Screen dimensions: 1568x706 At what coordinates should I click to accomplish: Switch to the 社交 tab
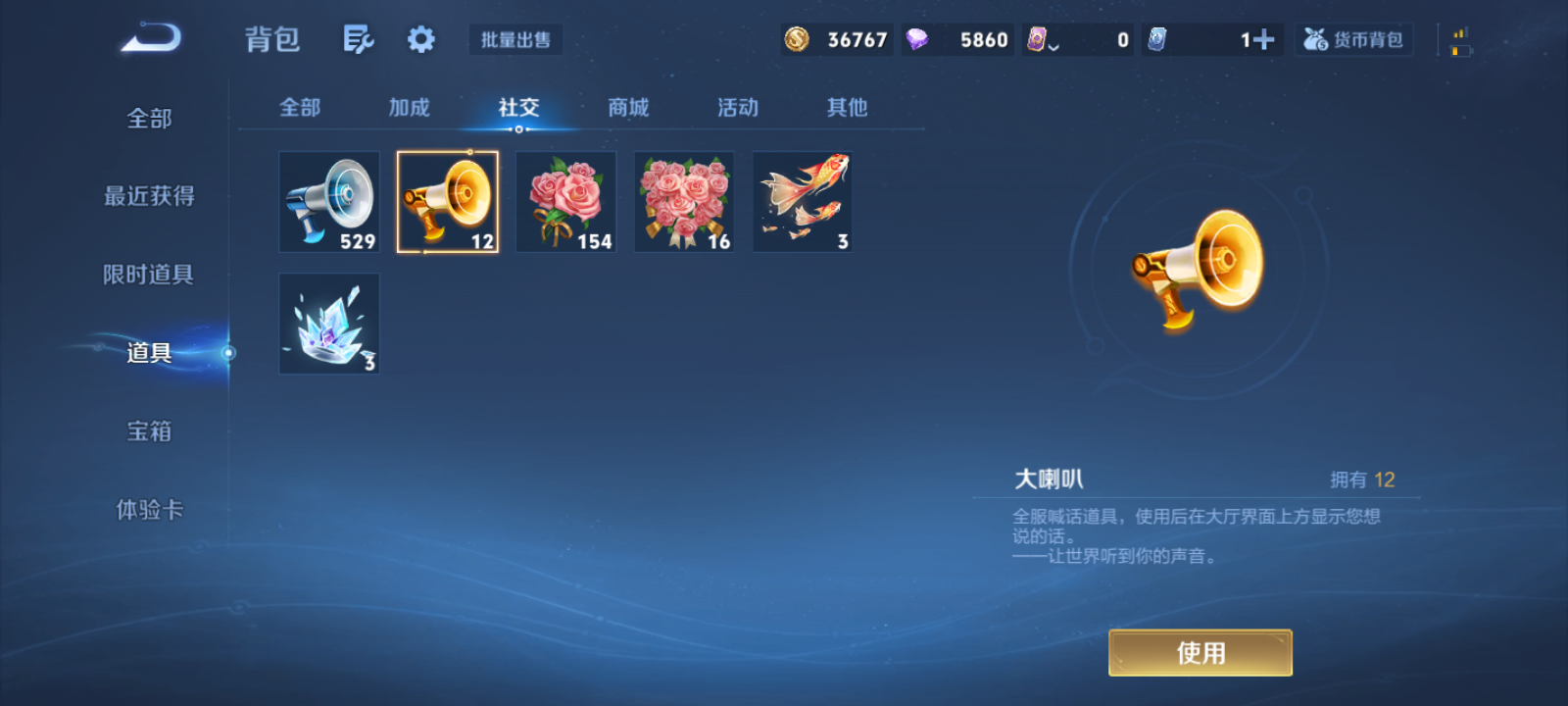point(518,108)
